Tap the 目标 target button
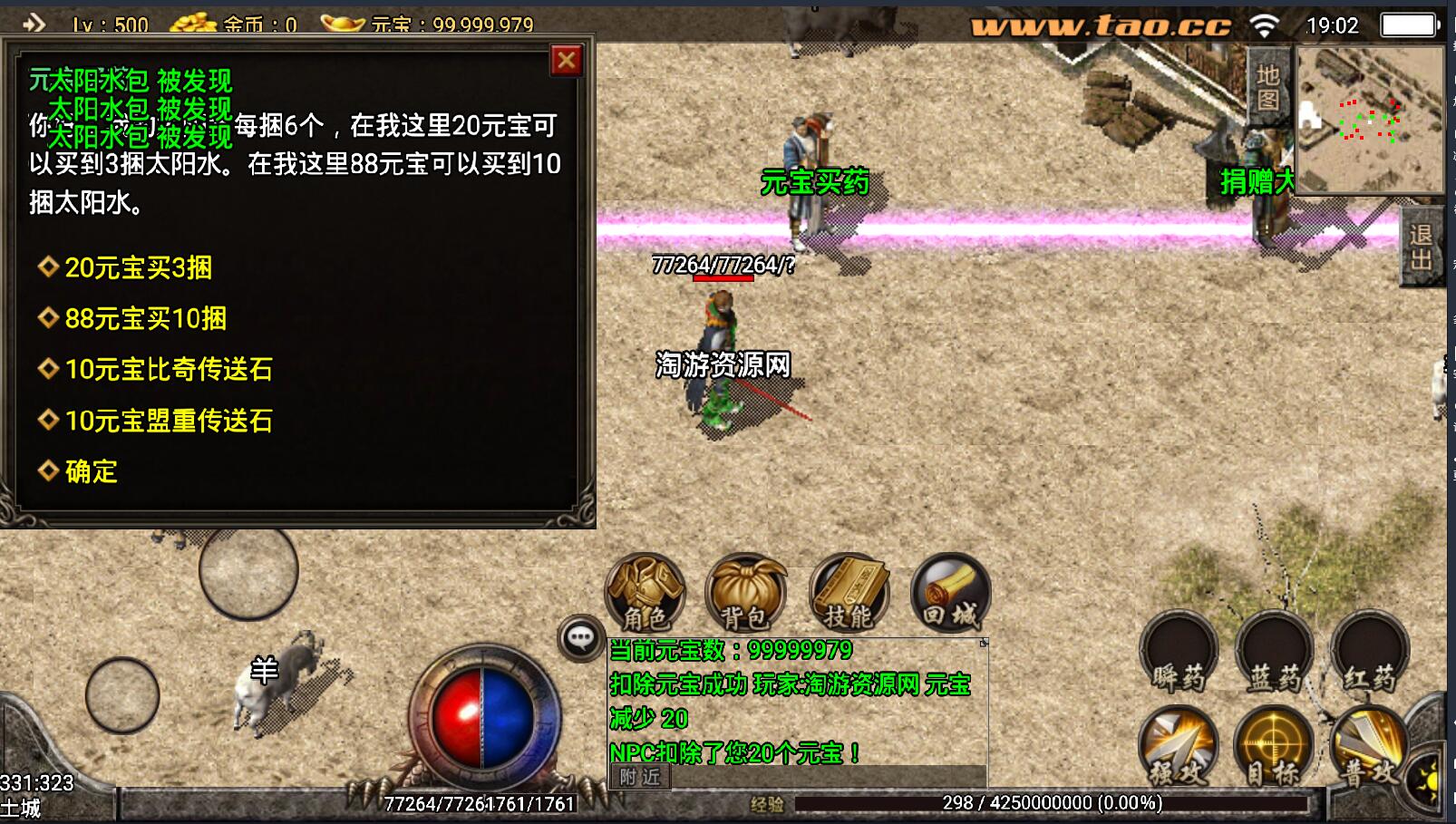The image size is (1456, 824). pos(1274,747)
